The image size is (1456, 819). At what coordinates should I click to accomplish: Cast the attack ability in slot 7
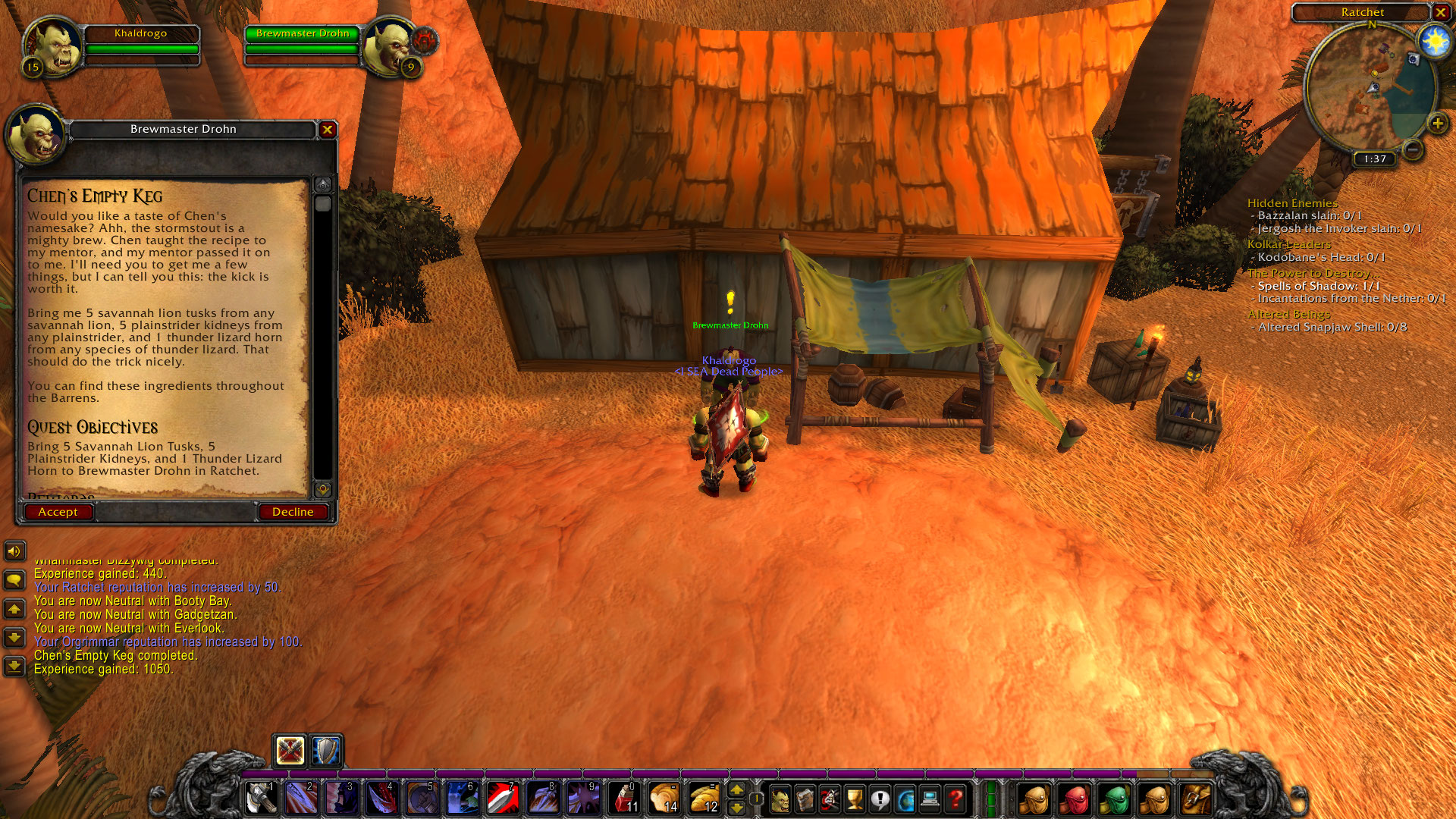pos(502,799)
